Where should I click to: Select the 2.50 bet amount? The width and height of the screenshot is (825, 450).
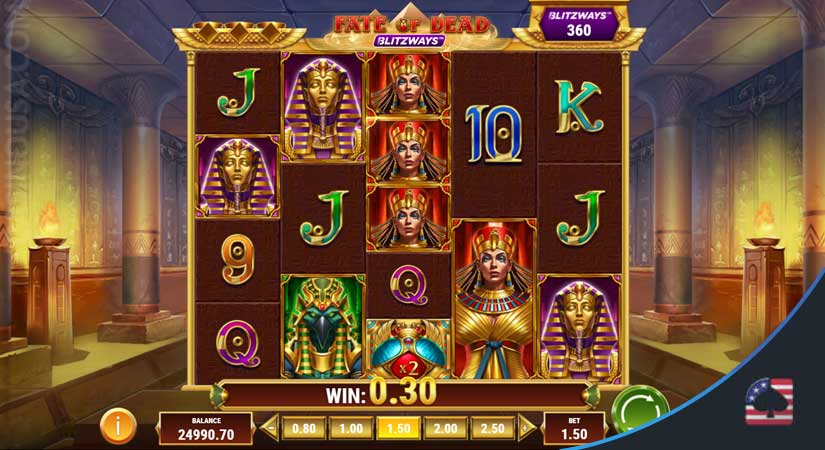(x=492, y=429)
